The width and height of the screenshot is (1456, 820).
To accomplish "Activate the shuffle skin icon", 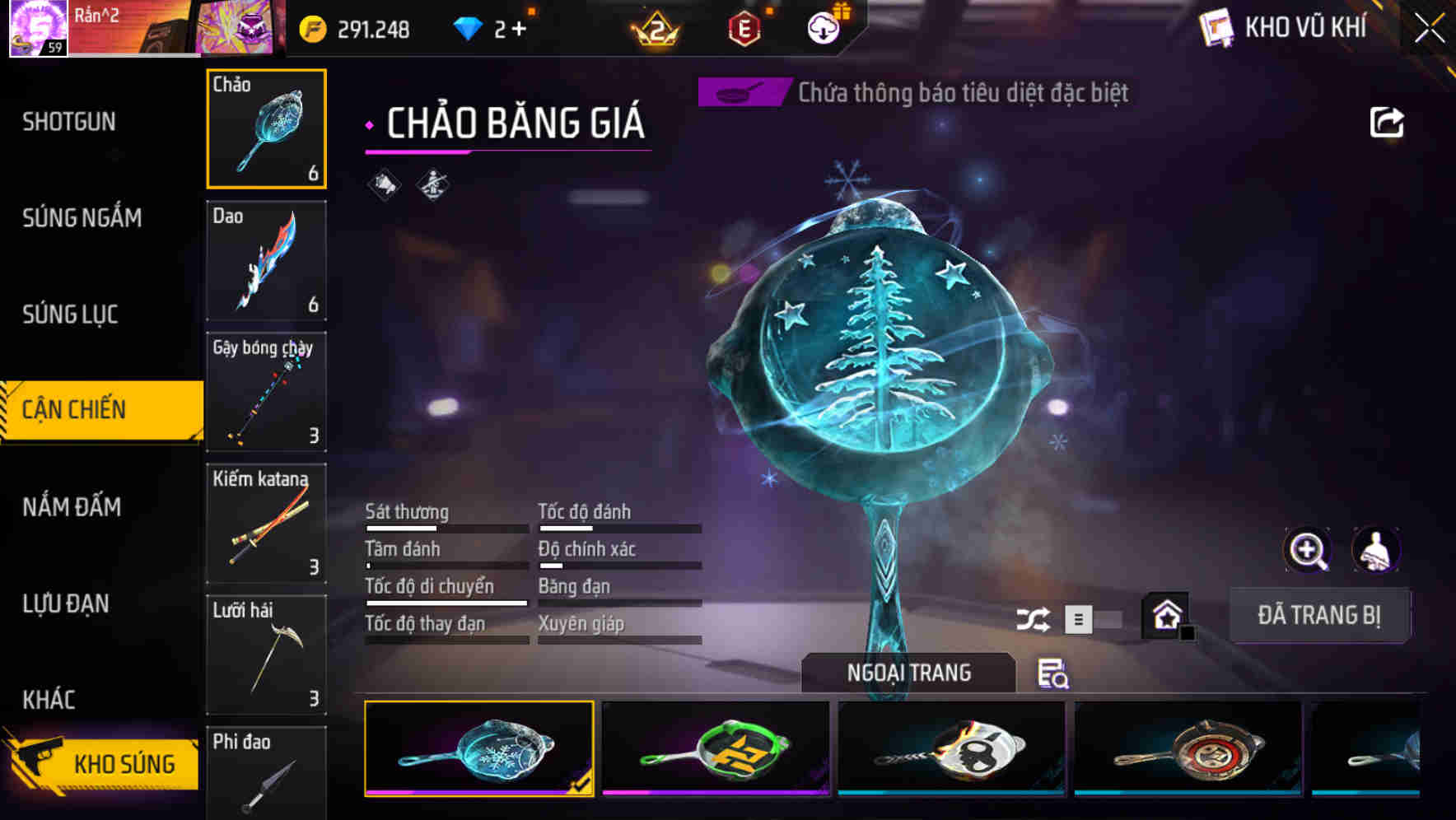I will pos(1034,617).
